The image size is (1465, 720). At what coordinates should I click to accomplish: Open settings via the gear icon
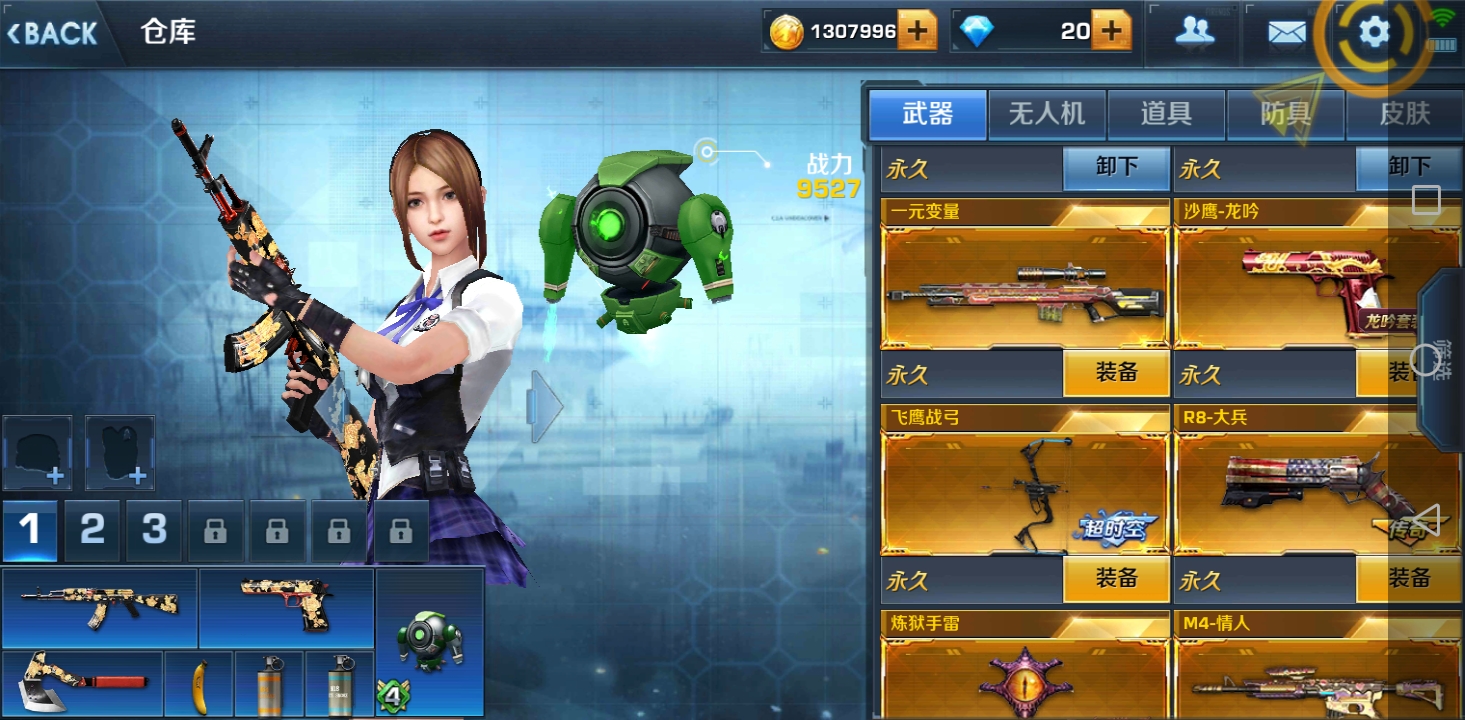pyautogui.click(x=1374, y=32)
